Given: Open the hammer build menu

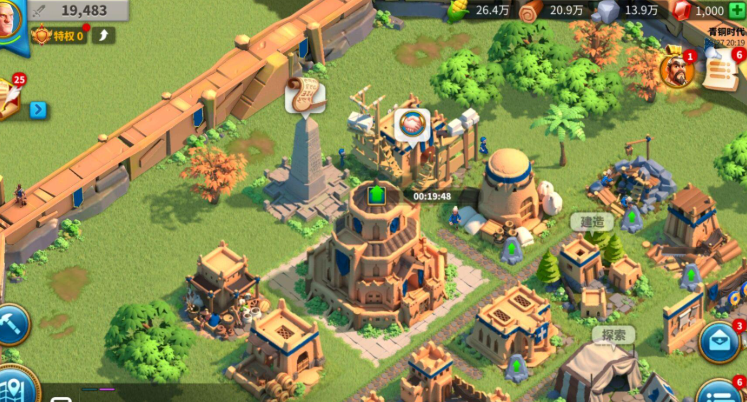Looking at the screenshot, I should pyautogui.click(x=11, y=324).
